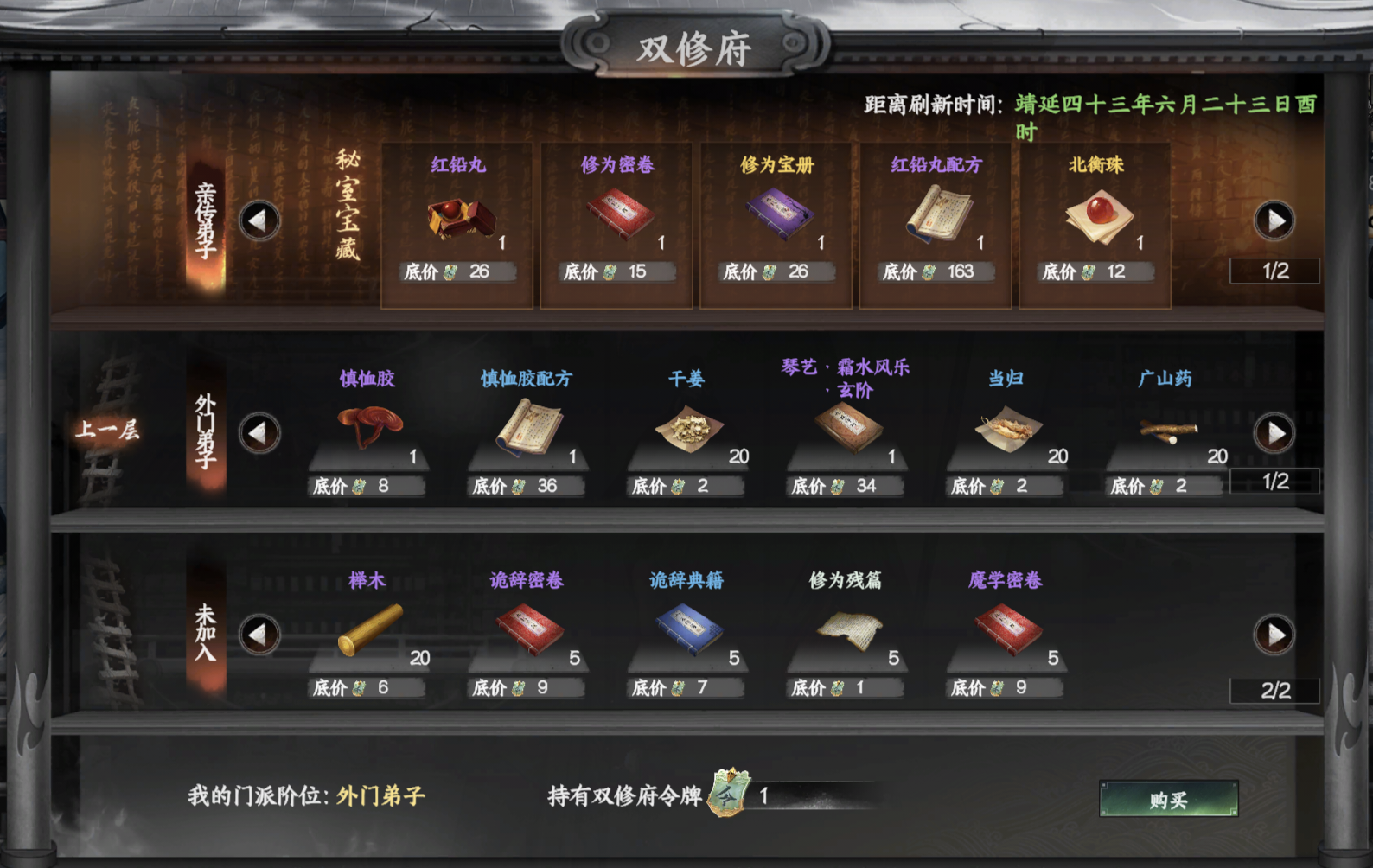Click the 修为残篇 torn page item
The height and width of the screenshot is (868, 1373).
[x=848, y=629]
